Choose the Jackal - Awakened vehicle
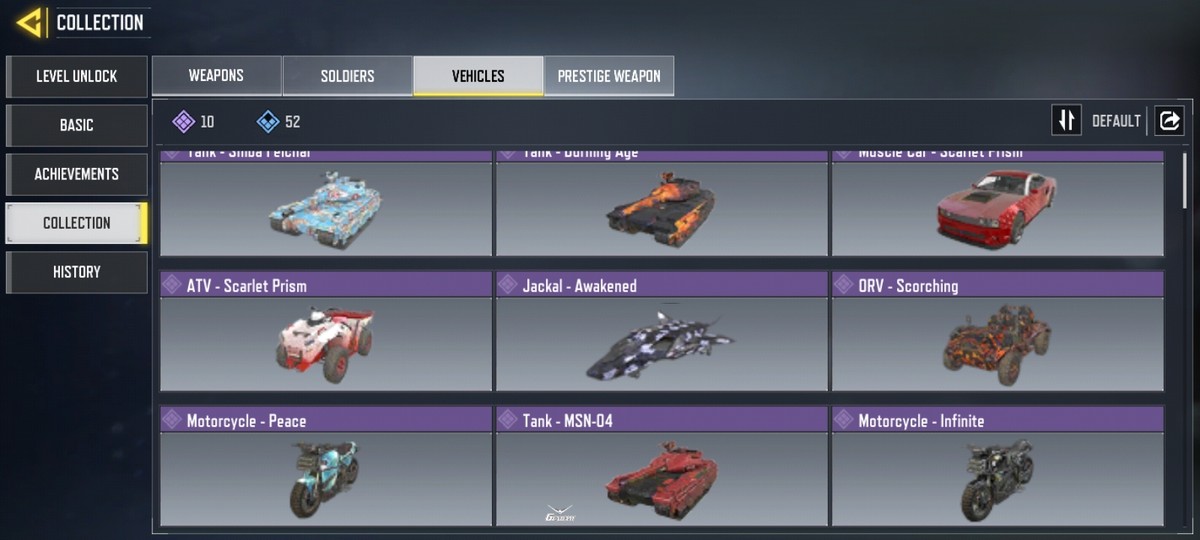This screenshot has height=540, width=1200. pyautogui.click(x=661, y=332)
